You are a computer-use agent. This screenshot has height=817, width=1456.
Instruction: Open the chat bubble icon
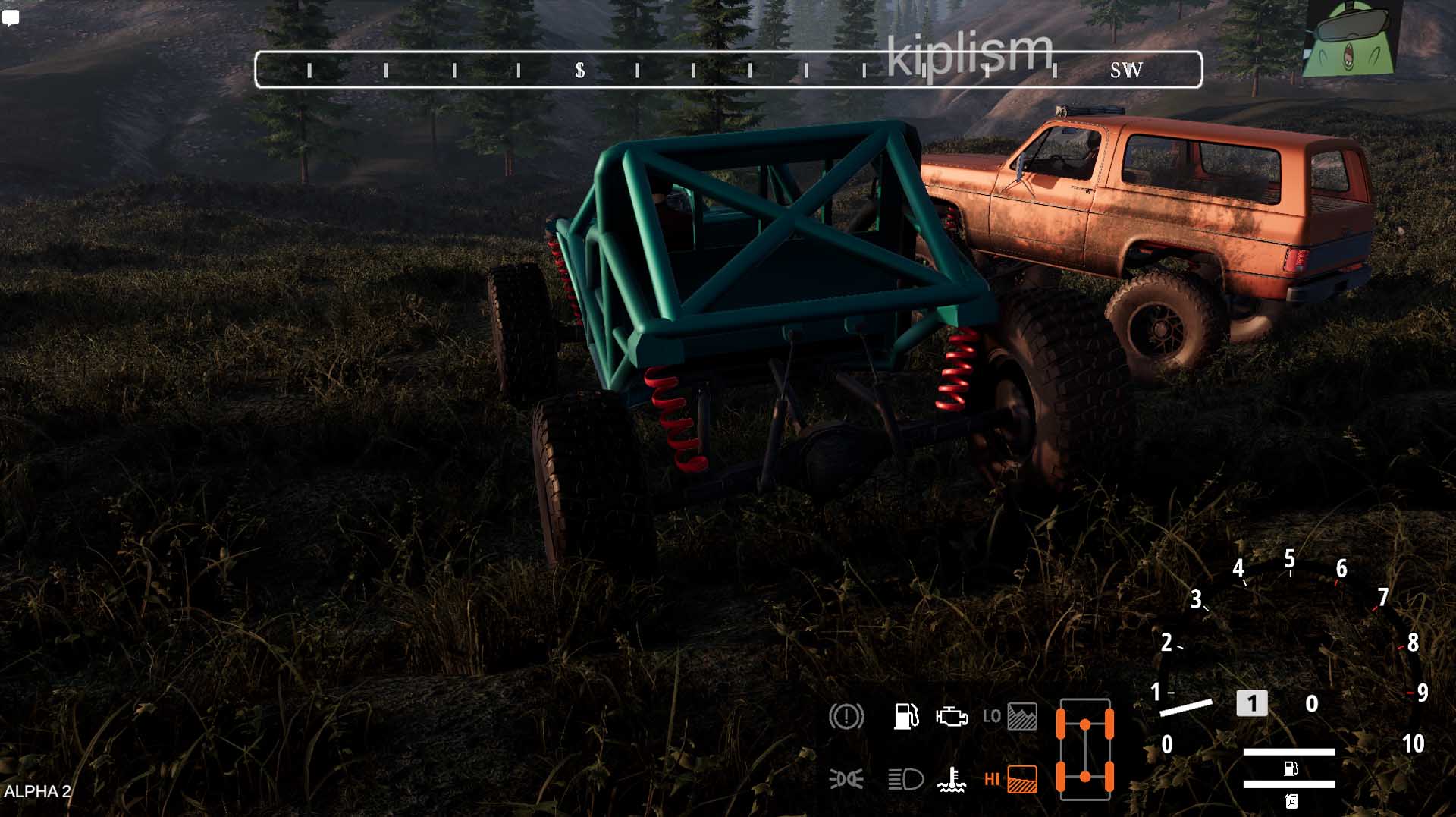(x=11, y=18)
